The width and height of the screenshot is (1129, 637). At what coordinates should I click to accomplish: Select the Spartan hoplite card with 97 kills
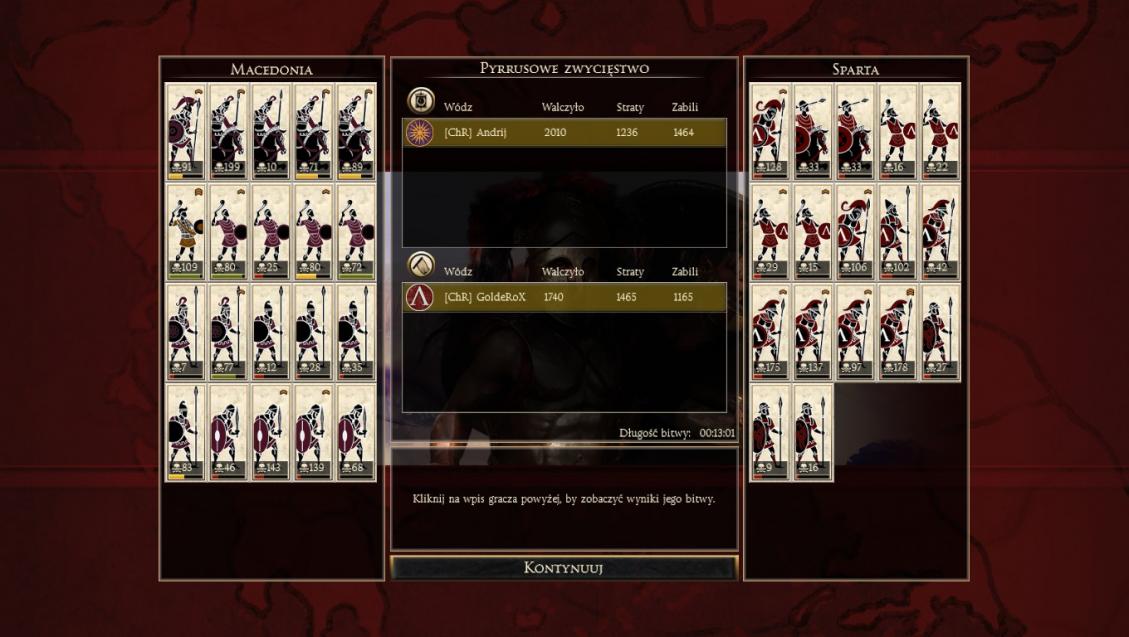(x=855, y=332)
